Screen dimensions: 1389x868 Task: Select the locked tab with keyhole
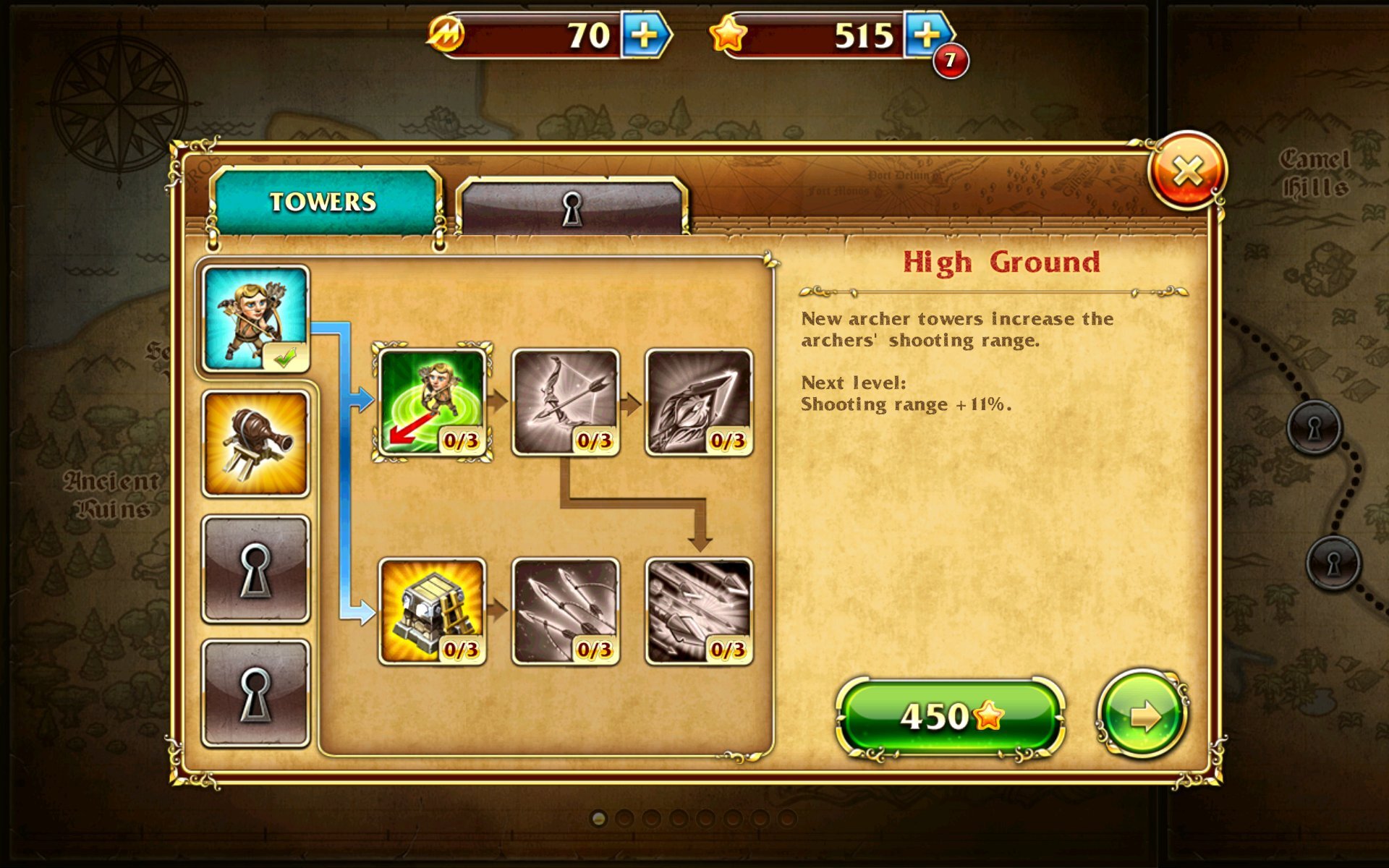572,208
